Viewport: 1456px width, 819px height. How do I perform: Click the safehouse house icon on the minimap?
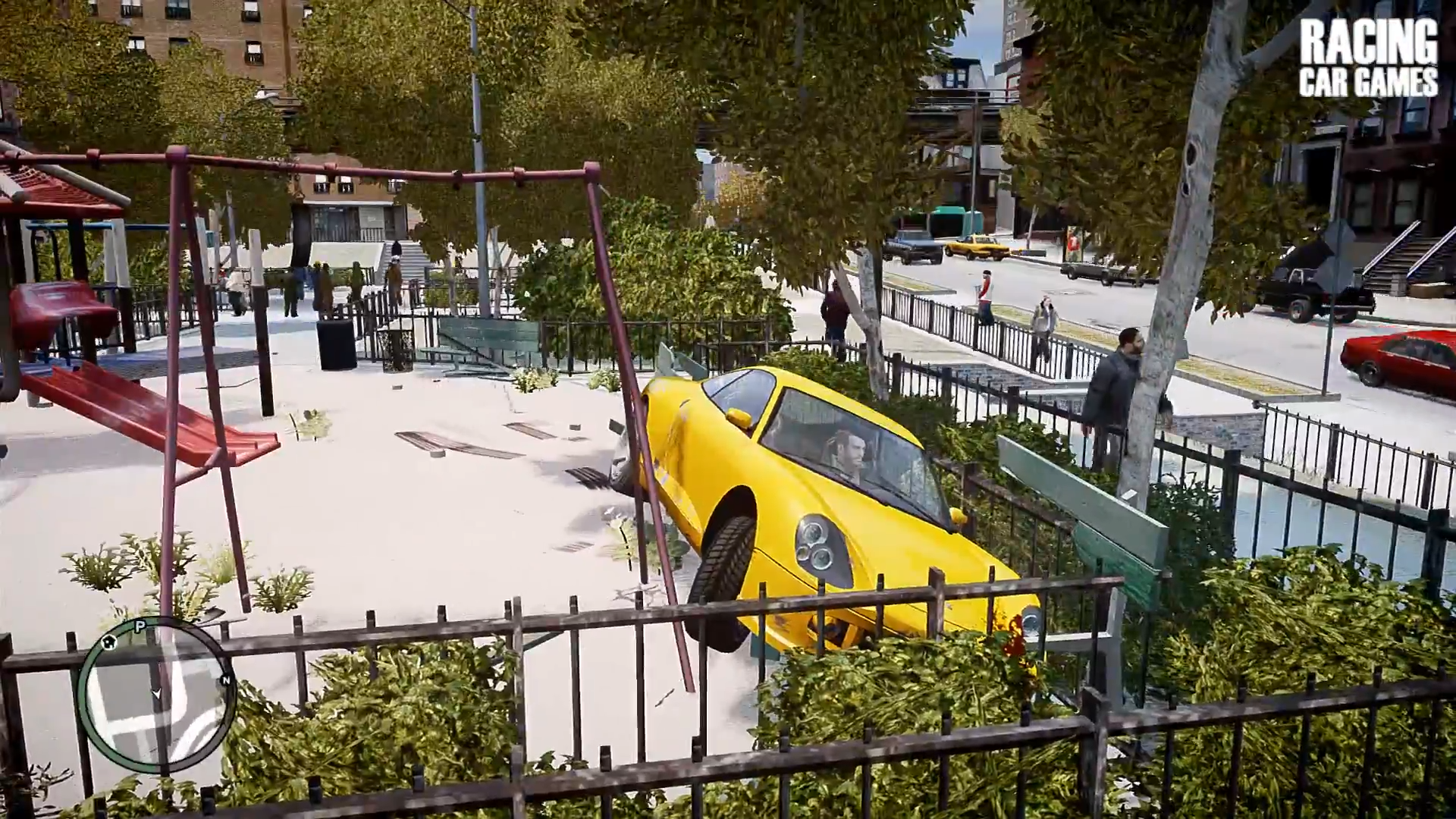[x=110, y=643]
